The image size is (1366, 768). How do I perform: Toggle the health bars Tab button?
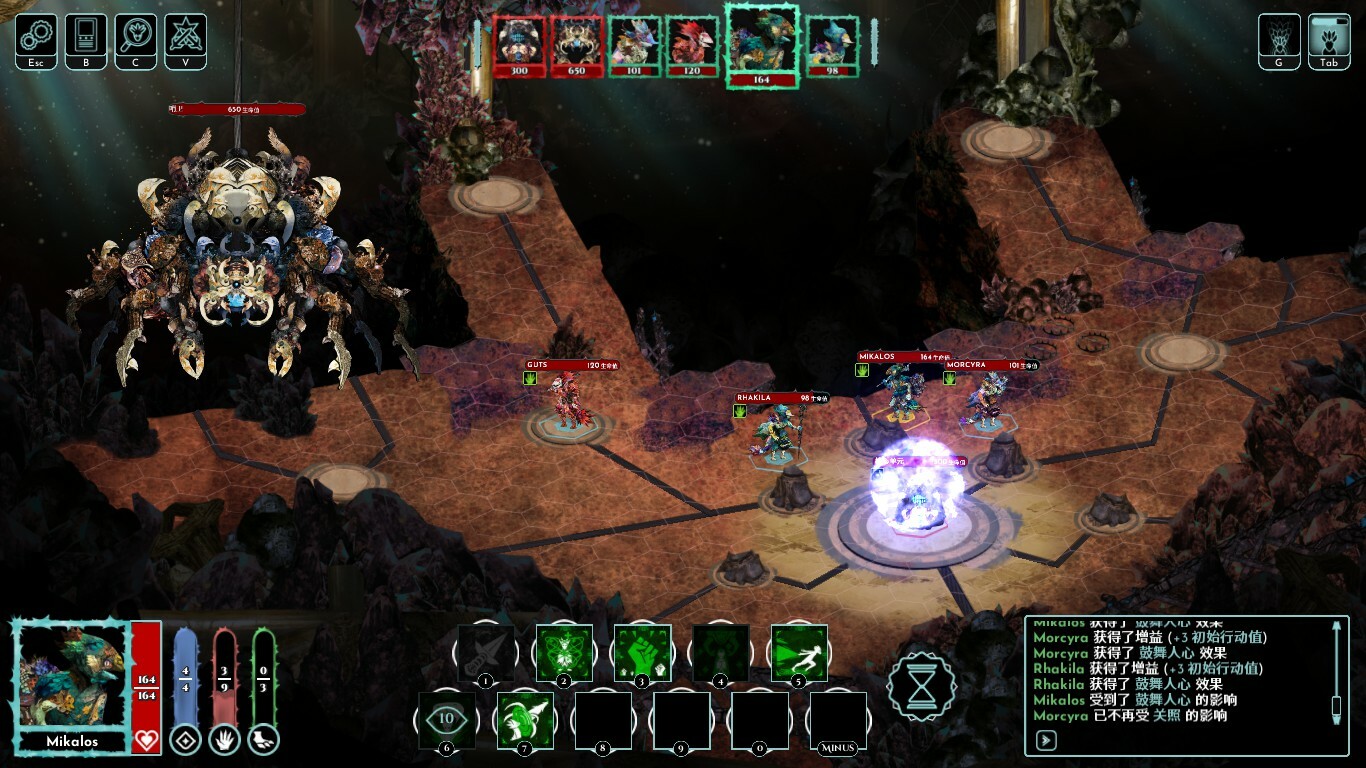coord(1329,38)
